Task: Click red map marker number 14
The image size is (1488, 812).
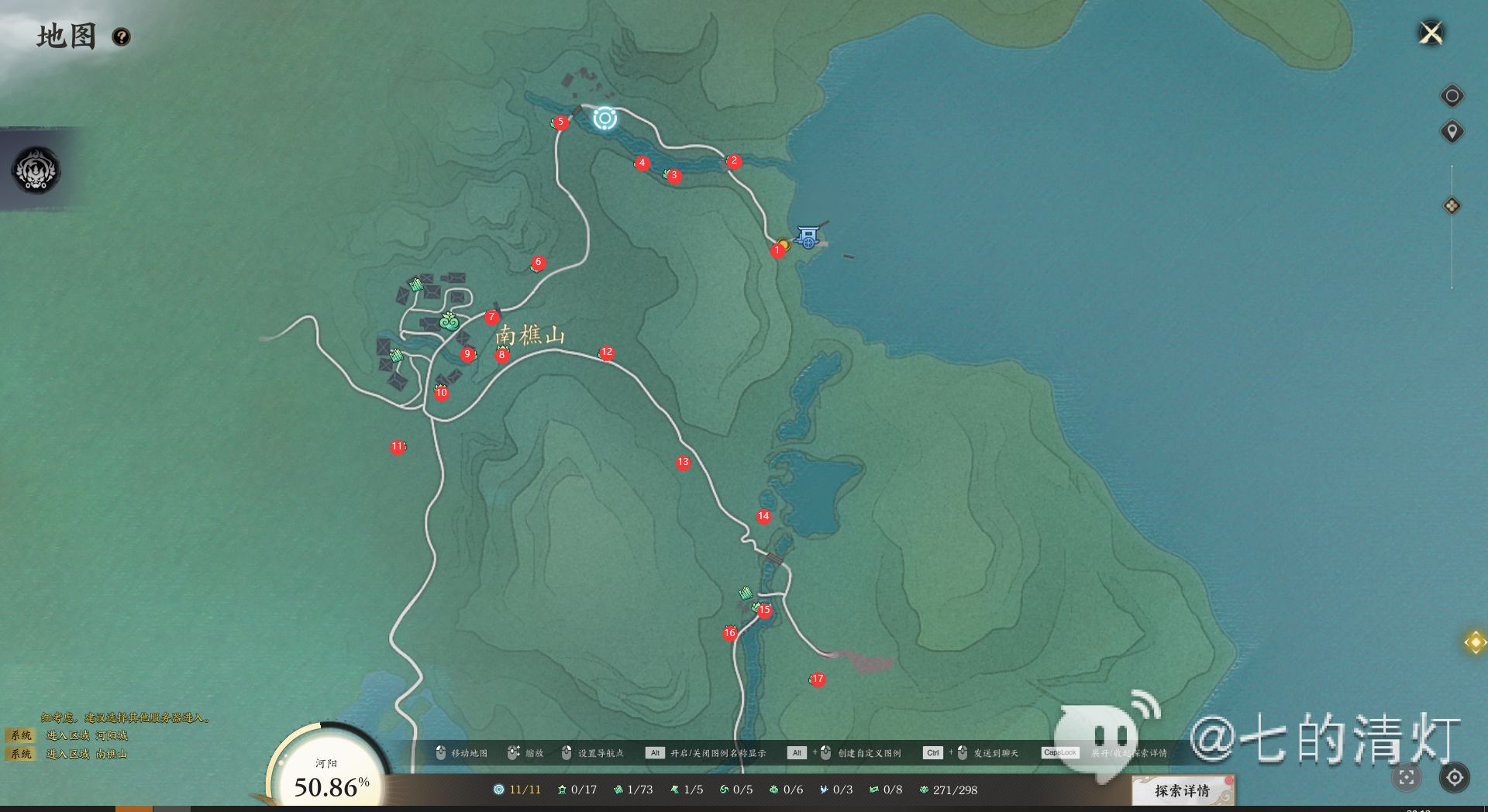Action: pos(763,517)
